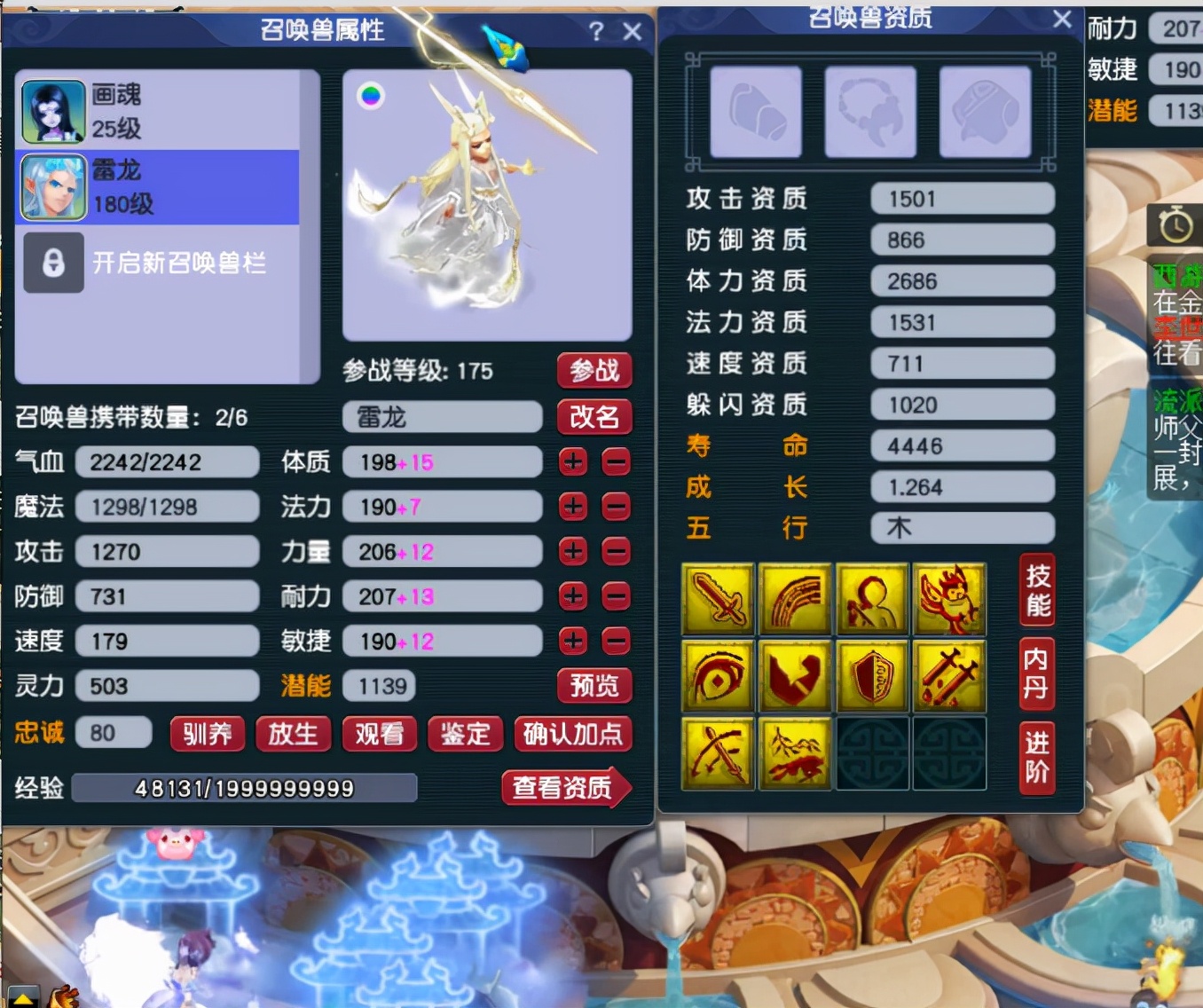Click the broken heart skill icon

point(795,676)
